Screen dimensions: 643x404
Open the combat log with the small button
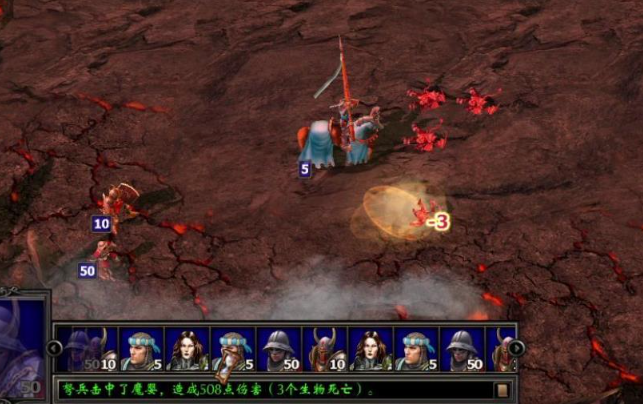point(503,389)
